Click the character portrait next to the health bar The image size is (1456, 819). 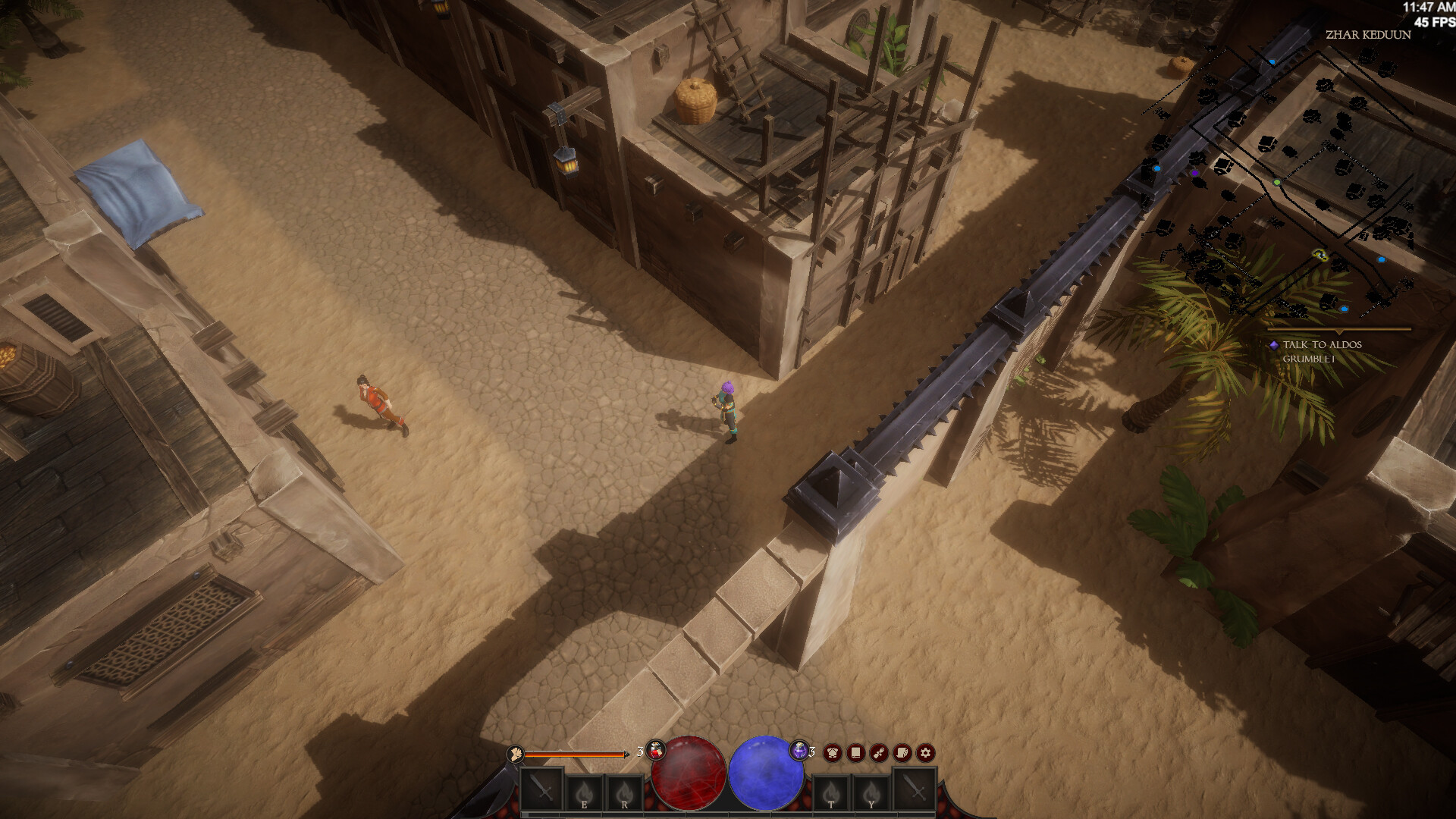(x=516, y=755)
